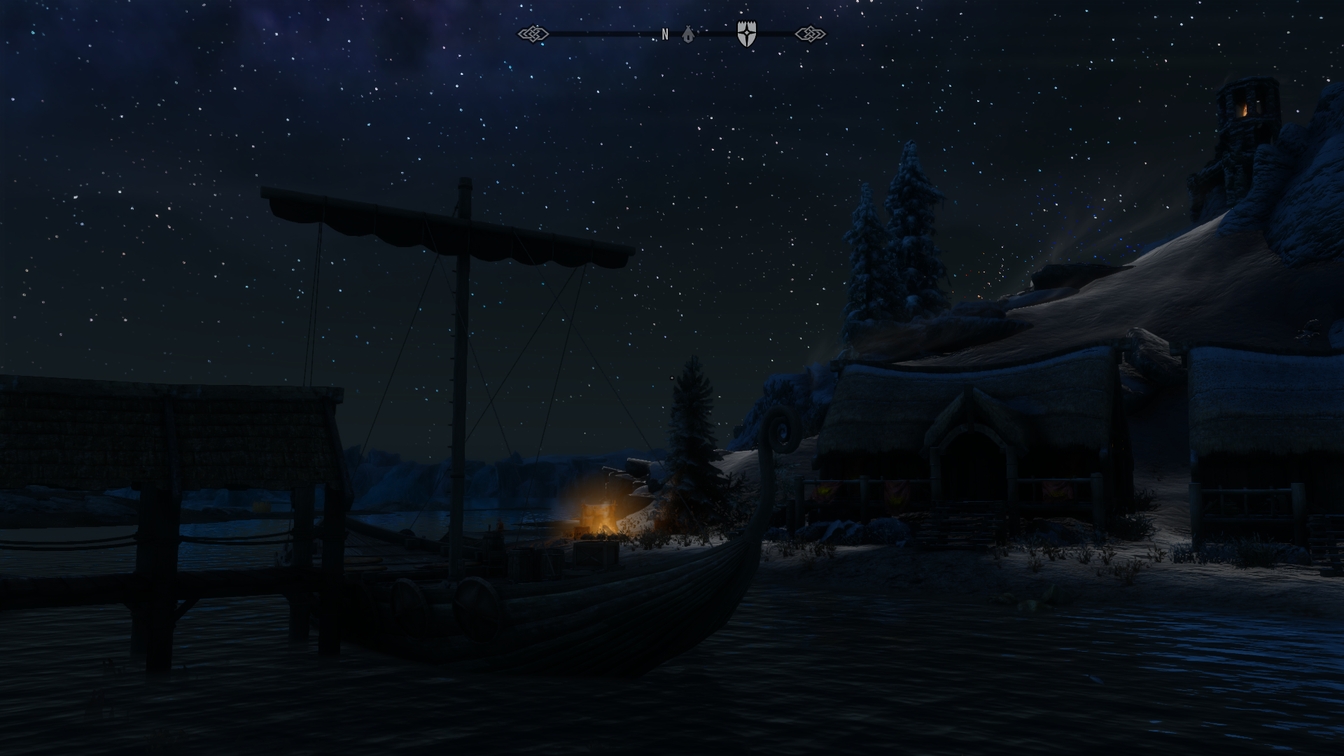1344x756 pixels.
Task: Select the settlement marker on the compass
Action: pos(690,33)
